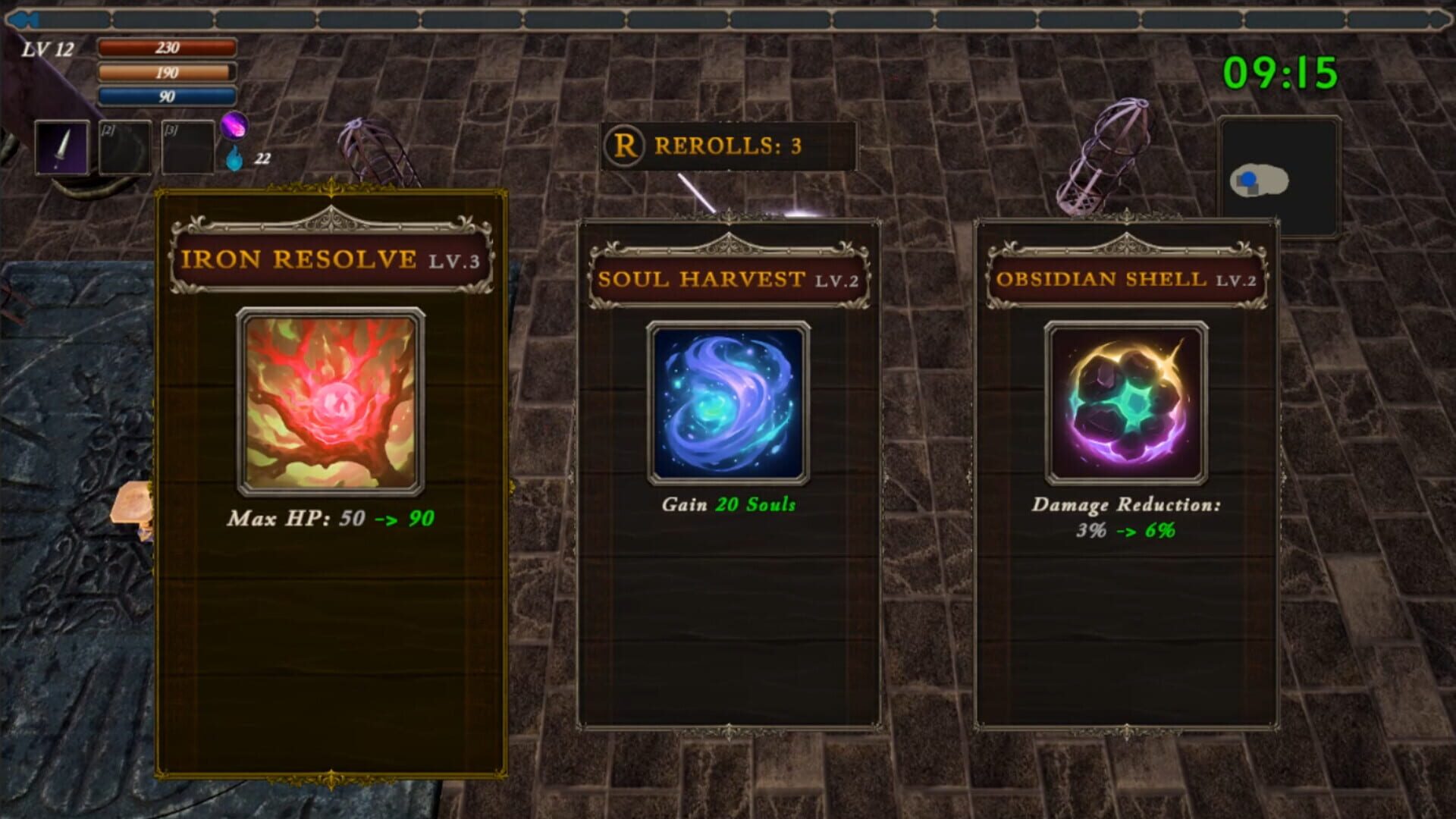Open the minimap panel
The width and height of the screenshot is (1456, 819).
pos(1280,176)
